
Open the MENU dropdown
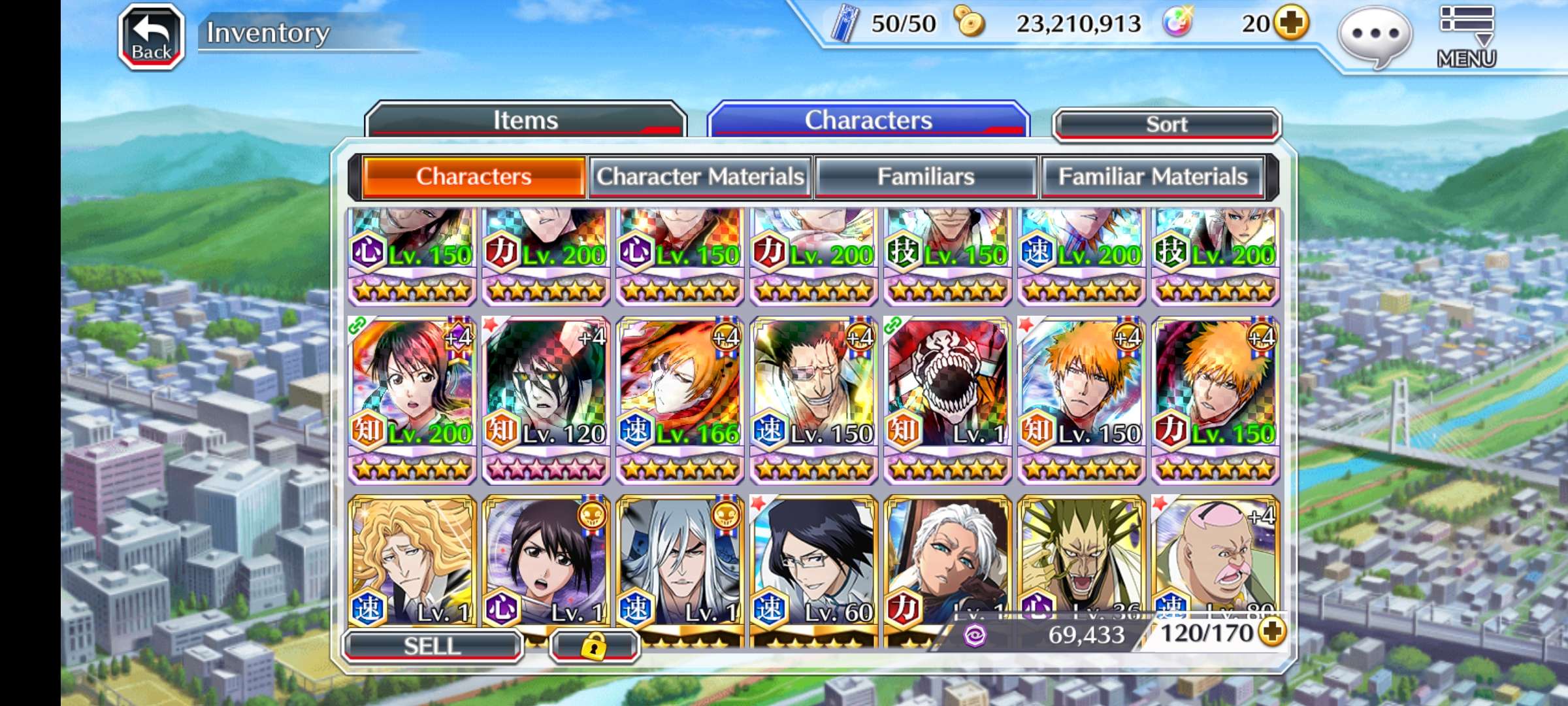tap(1467, 37)
